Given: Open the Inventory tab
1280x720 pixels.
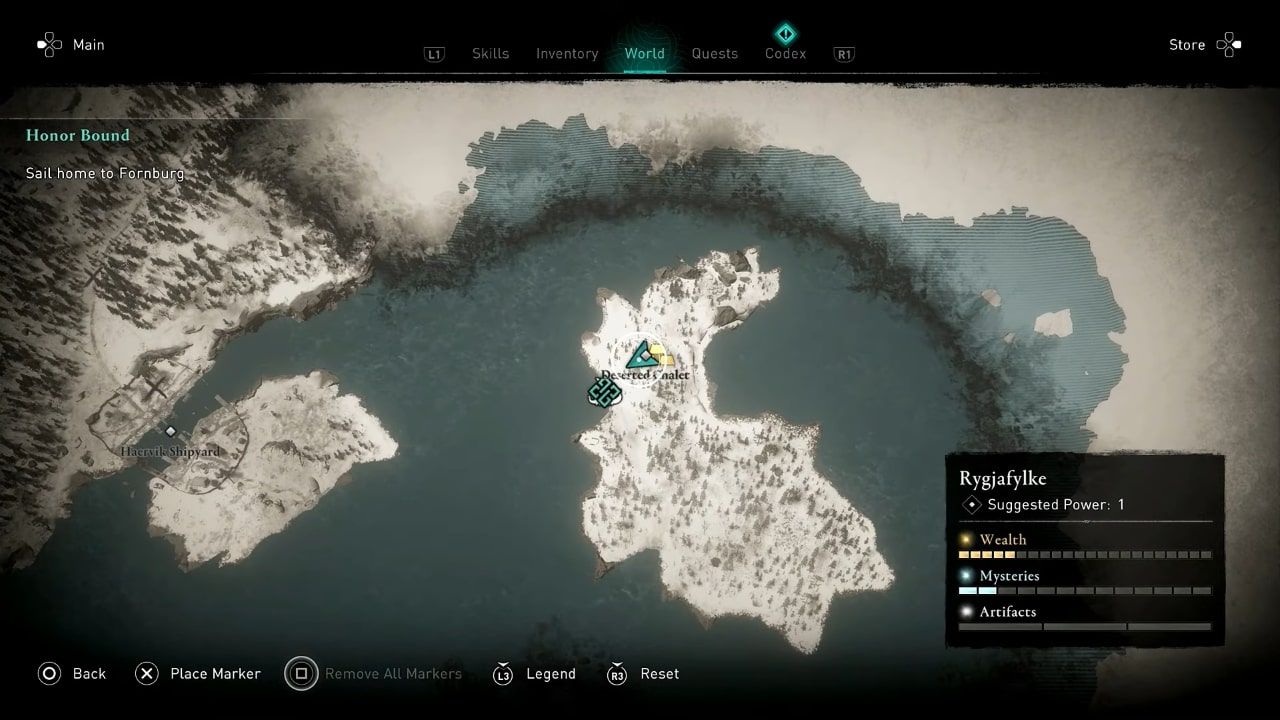Looking at the screenshot, I should click(567, 54).
